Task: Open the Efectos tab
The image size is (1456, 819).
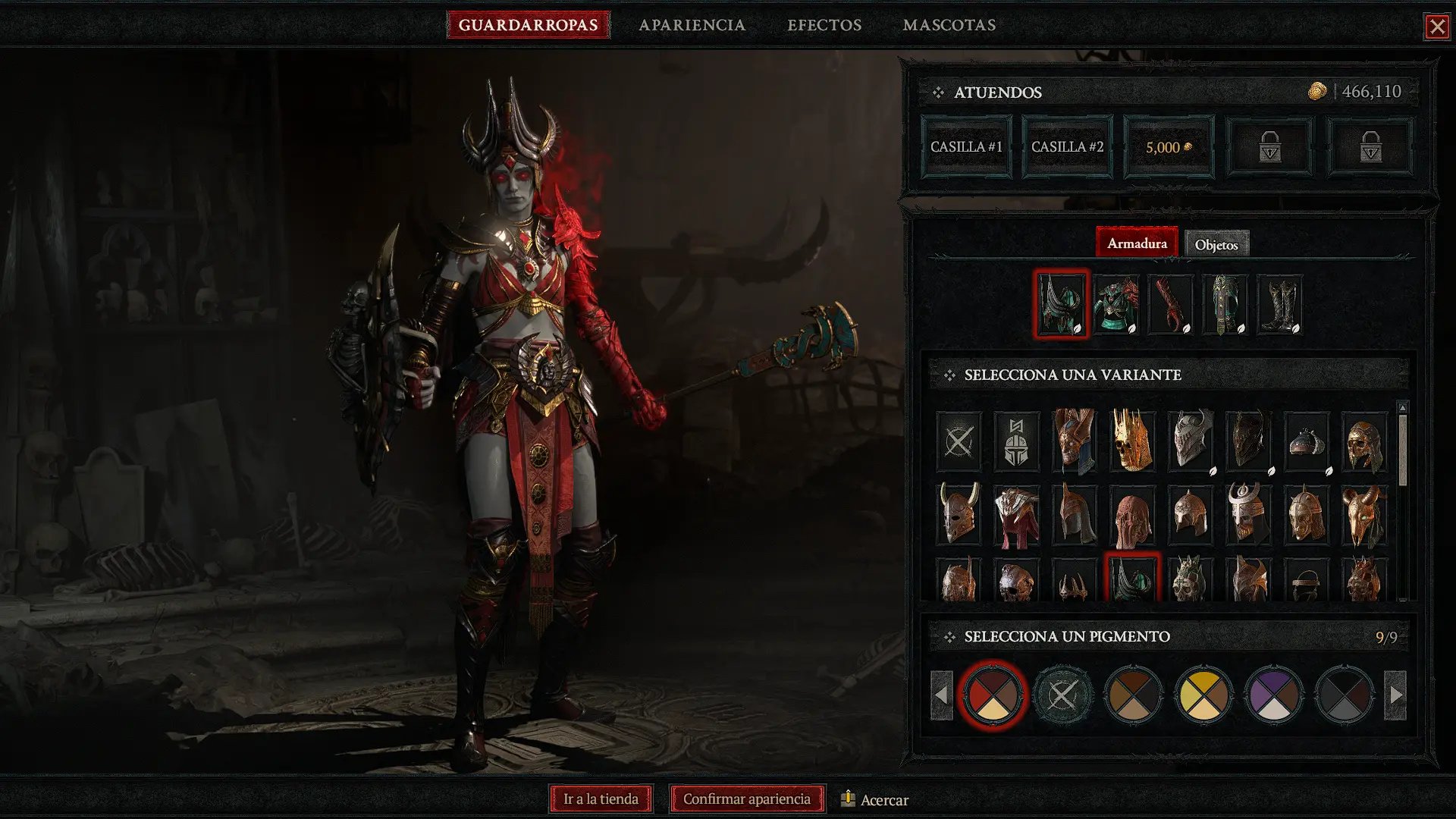Action: (824, 25)
